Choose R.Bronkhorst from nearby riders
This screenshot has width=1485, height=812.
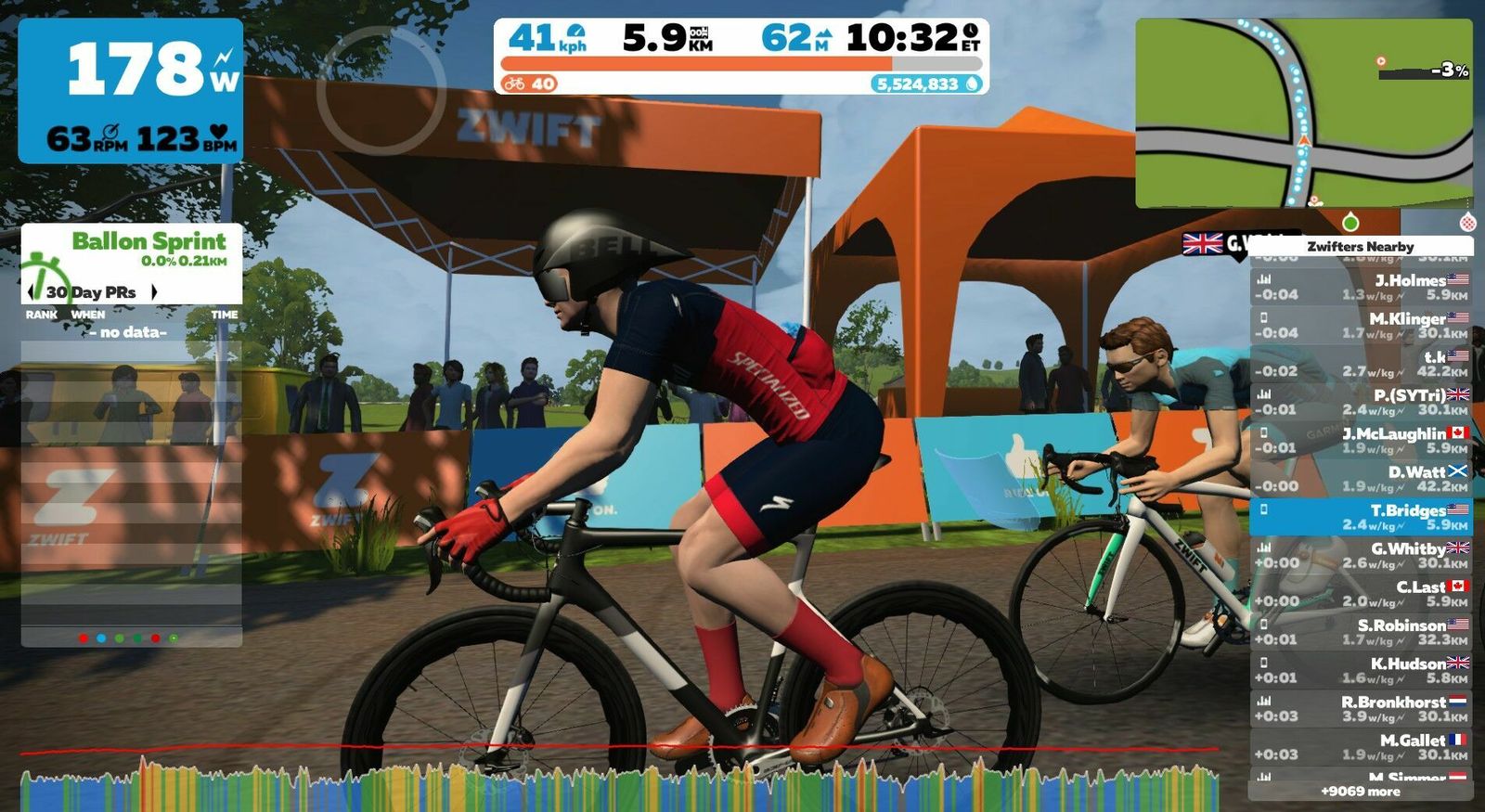point(1360,709)
